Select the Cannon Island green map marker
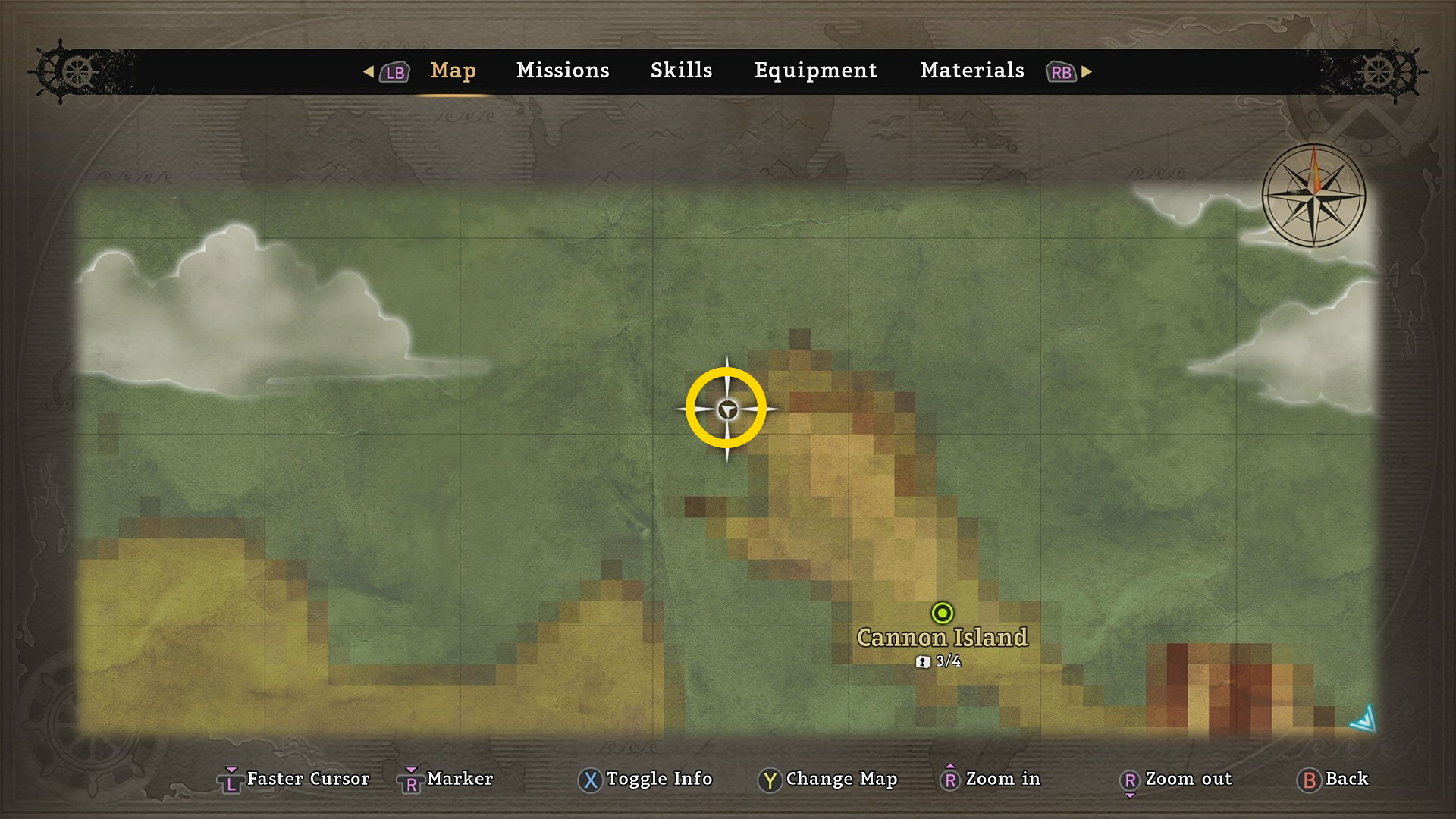 (942, 613)
